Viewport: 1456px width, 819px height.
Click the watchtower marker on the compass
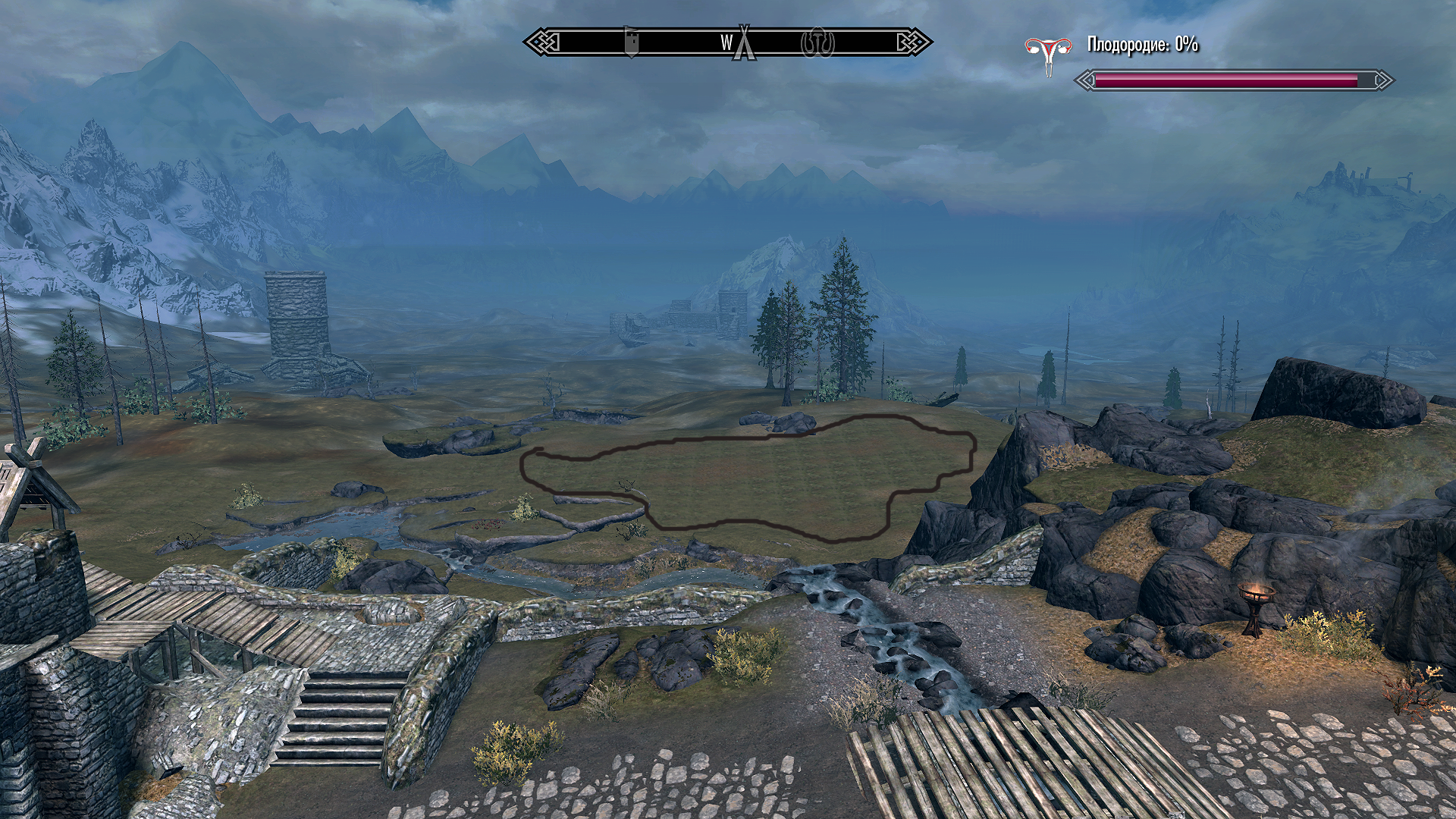pos(631,42)
